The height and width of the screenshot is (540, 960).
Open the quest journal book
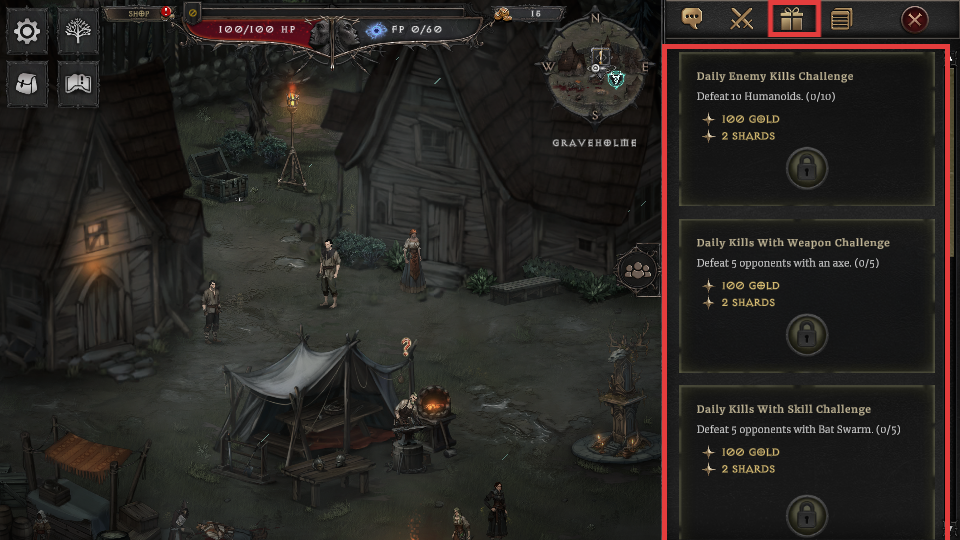(x=77, y=84)
